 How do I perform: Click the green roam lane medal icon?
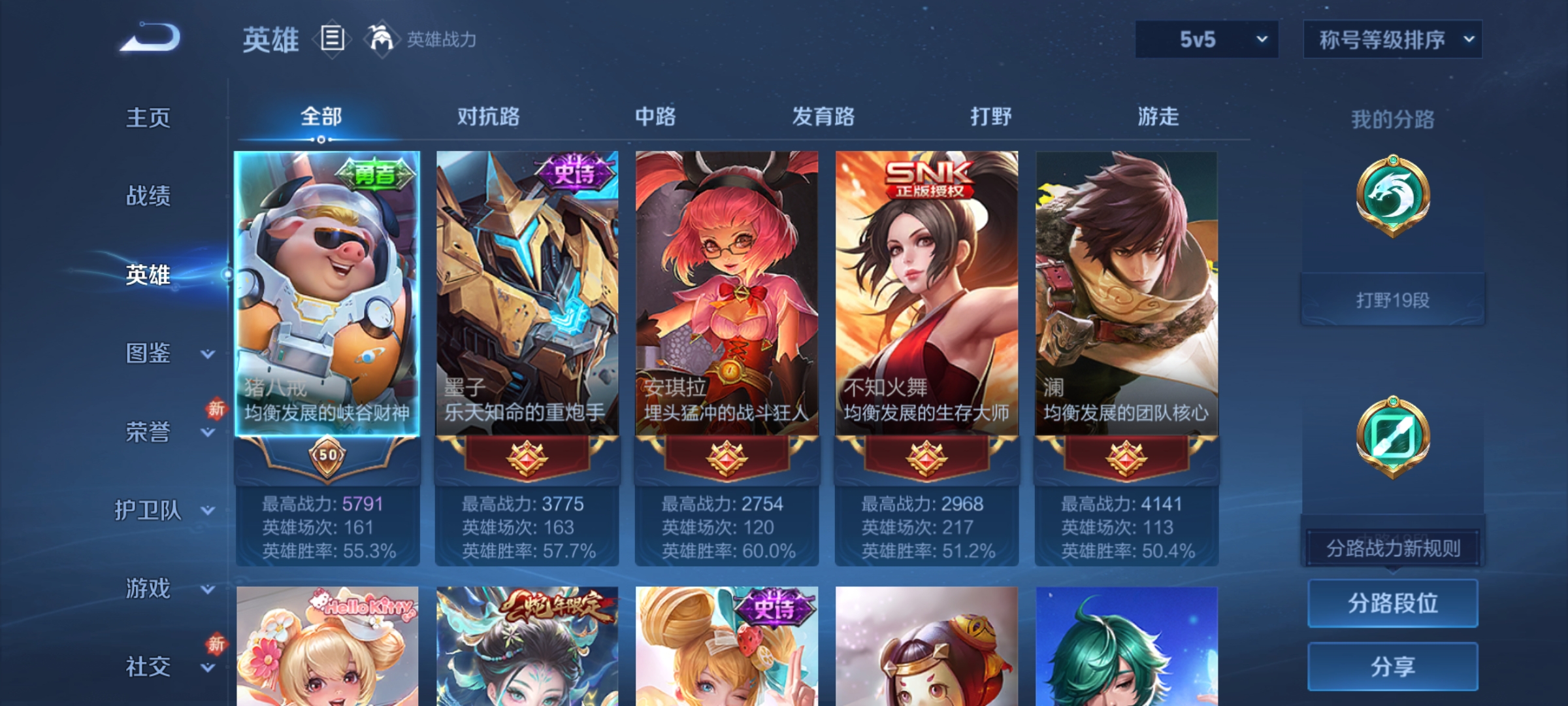(x=1392, y=435)
